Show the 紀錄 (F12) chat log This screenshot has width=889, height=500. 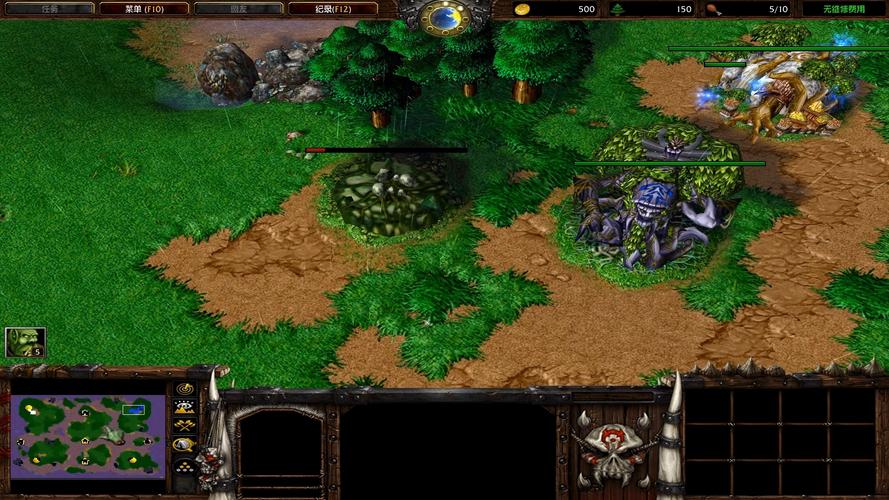333,8
